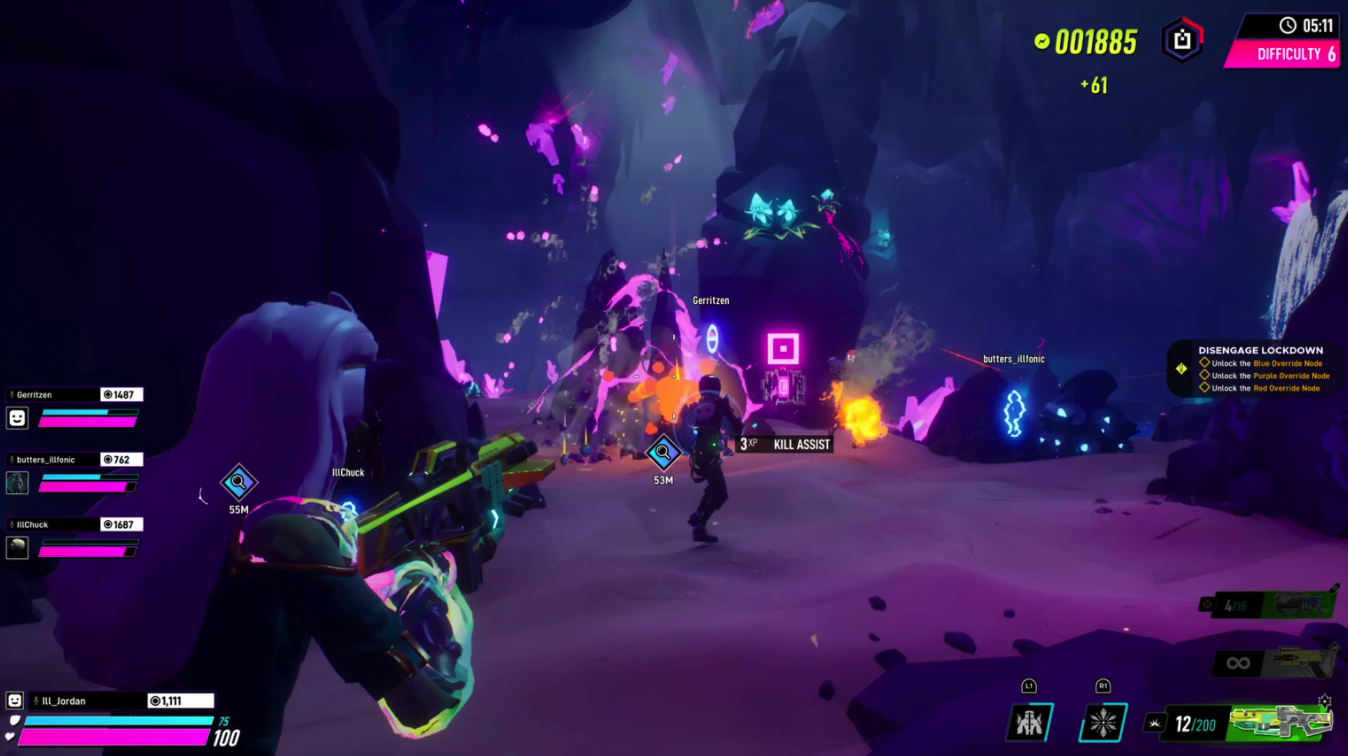Click the Disengage Lockdown objective tracker
The width and height of the screenshot is (1348, 756).
(x=1257, y=369)
